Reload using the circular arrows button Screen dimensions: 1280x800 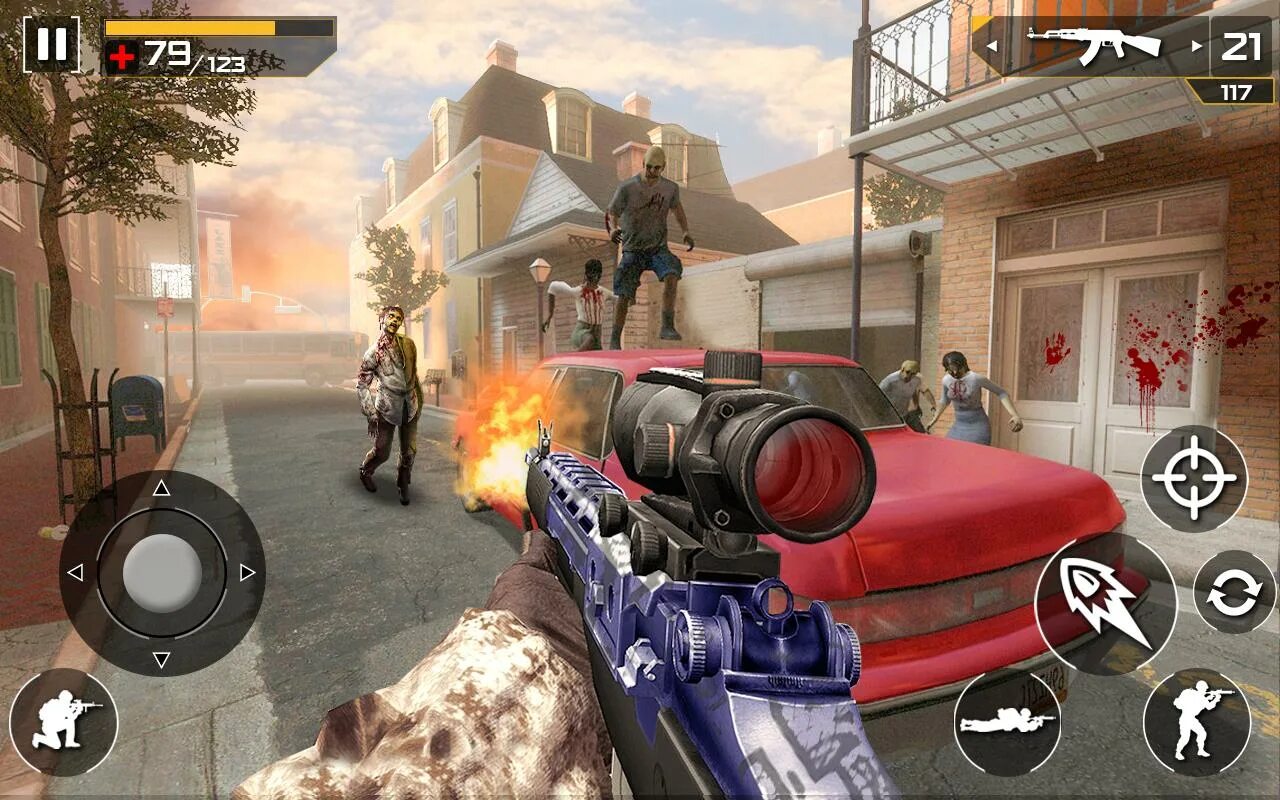tap(1234, 592)
